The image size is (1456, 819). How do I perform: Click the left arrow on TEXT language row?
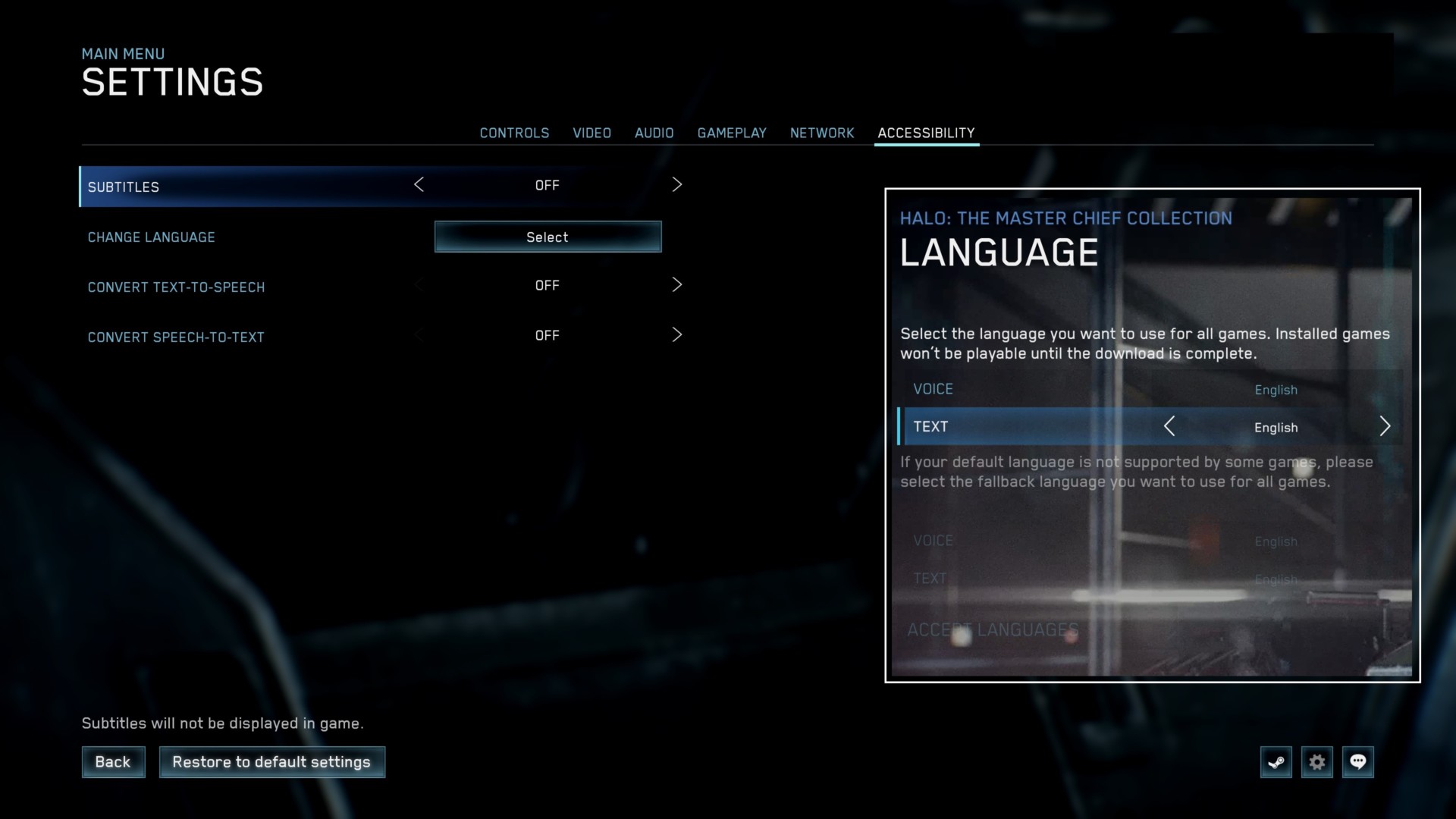pyautogui.click(x=1170, y=427)
